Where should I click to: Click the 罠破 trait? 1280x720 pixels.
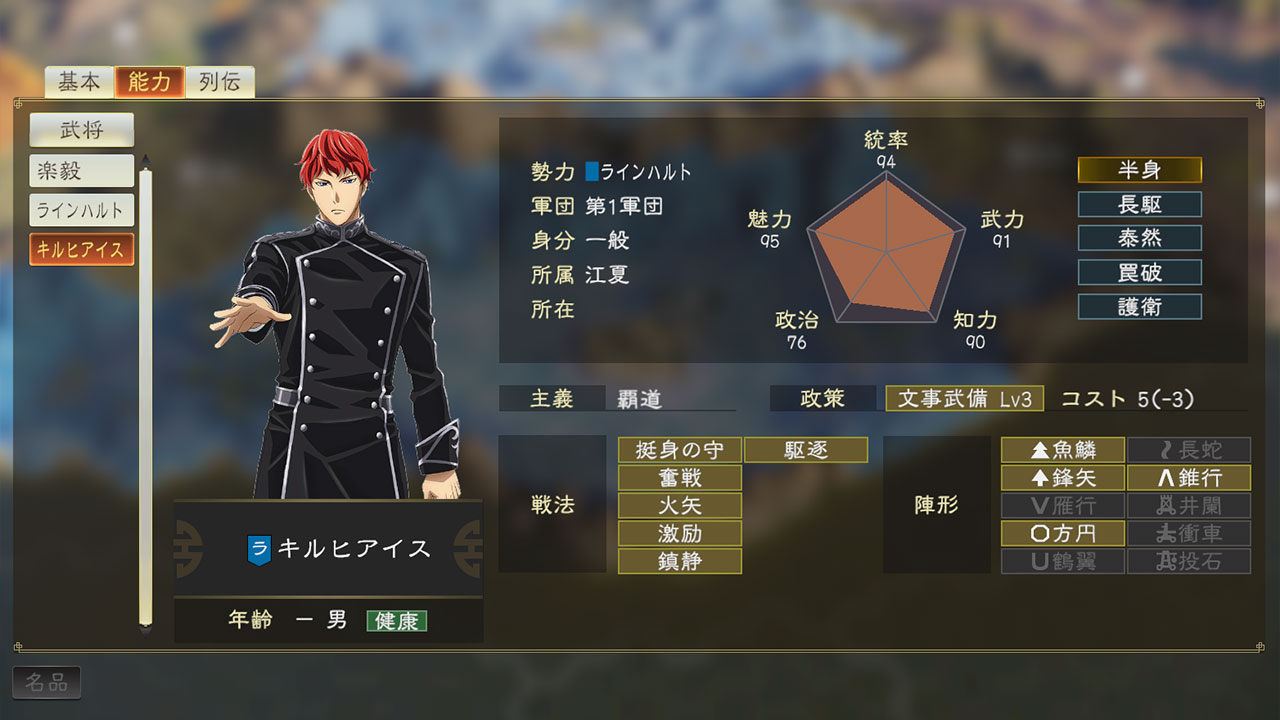click(x=1139, y=272)
